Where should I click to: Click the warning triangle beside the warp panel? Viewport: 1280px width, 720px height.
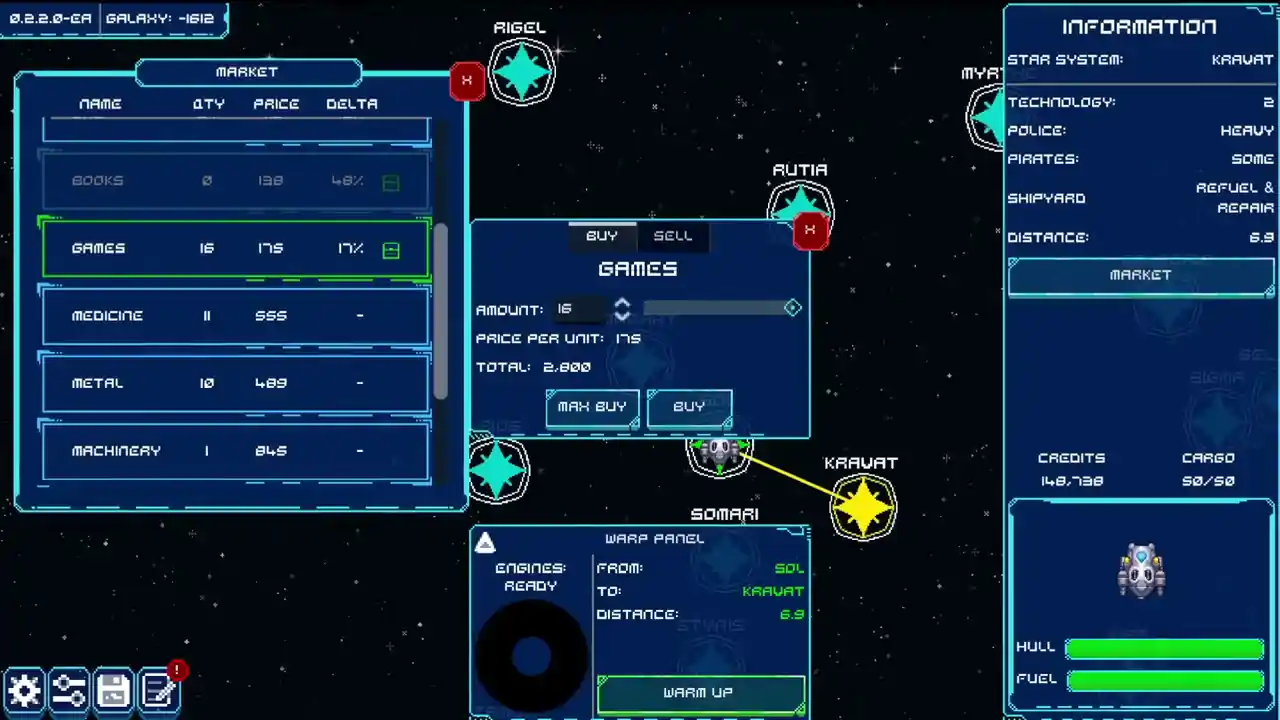pos(485,543)
